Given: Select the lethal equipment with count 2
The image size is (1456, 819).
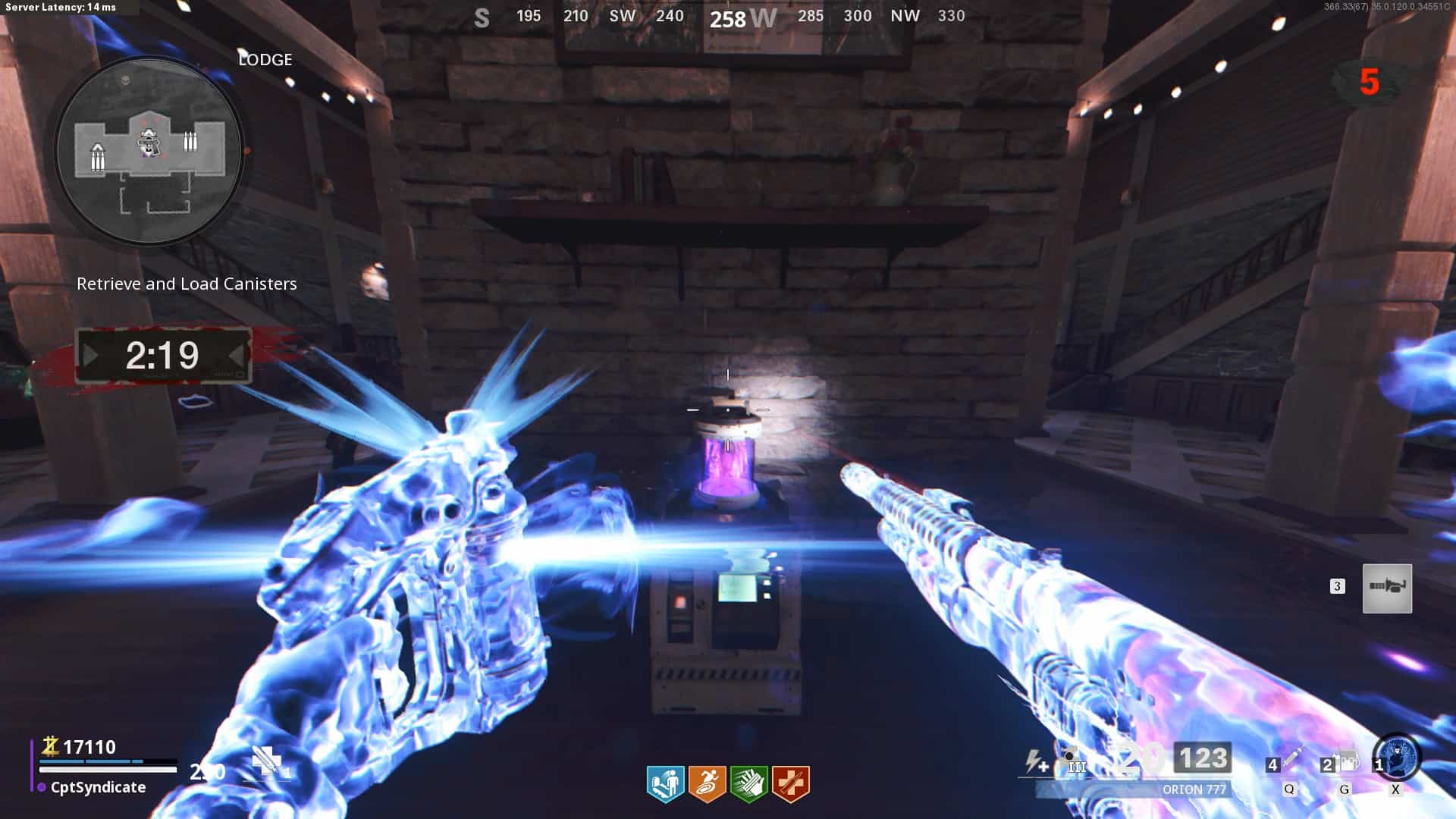Looking at the screenshot, I should (x=1344, y=761).
